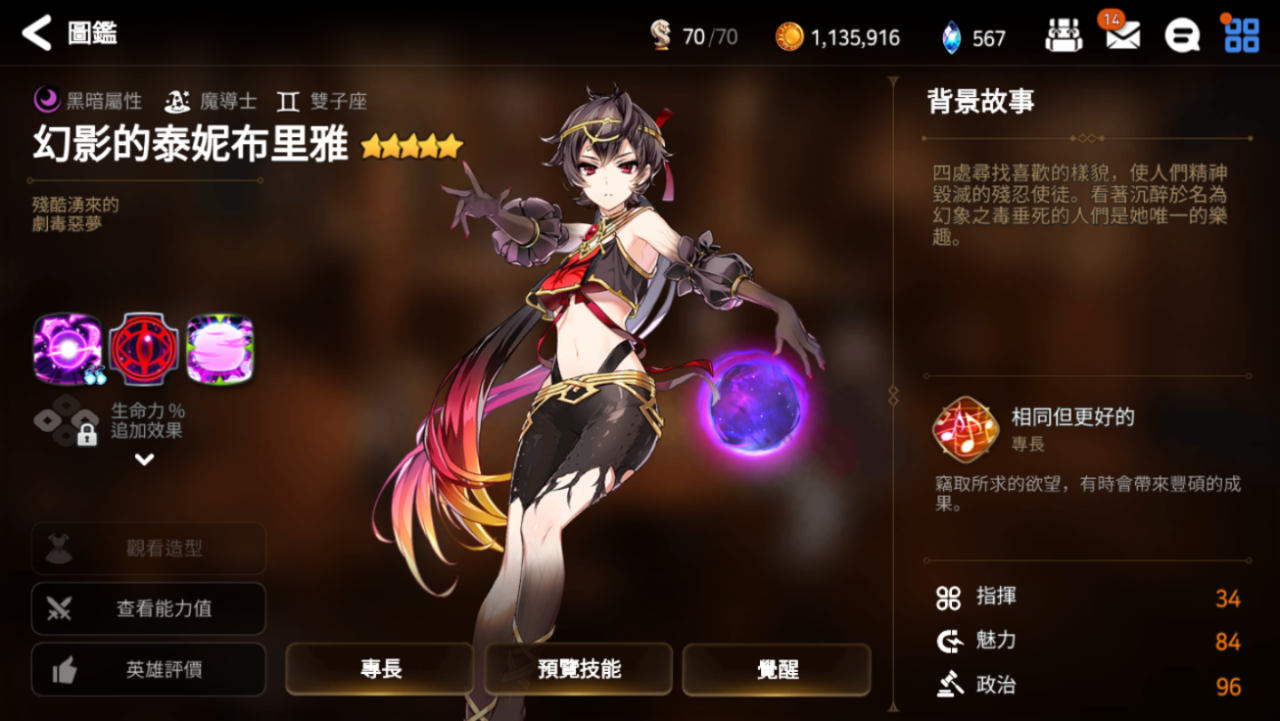Open the app grid menu icon
1280x721 pixels.
pos(1241,33)
